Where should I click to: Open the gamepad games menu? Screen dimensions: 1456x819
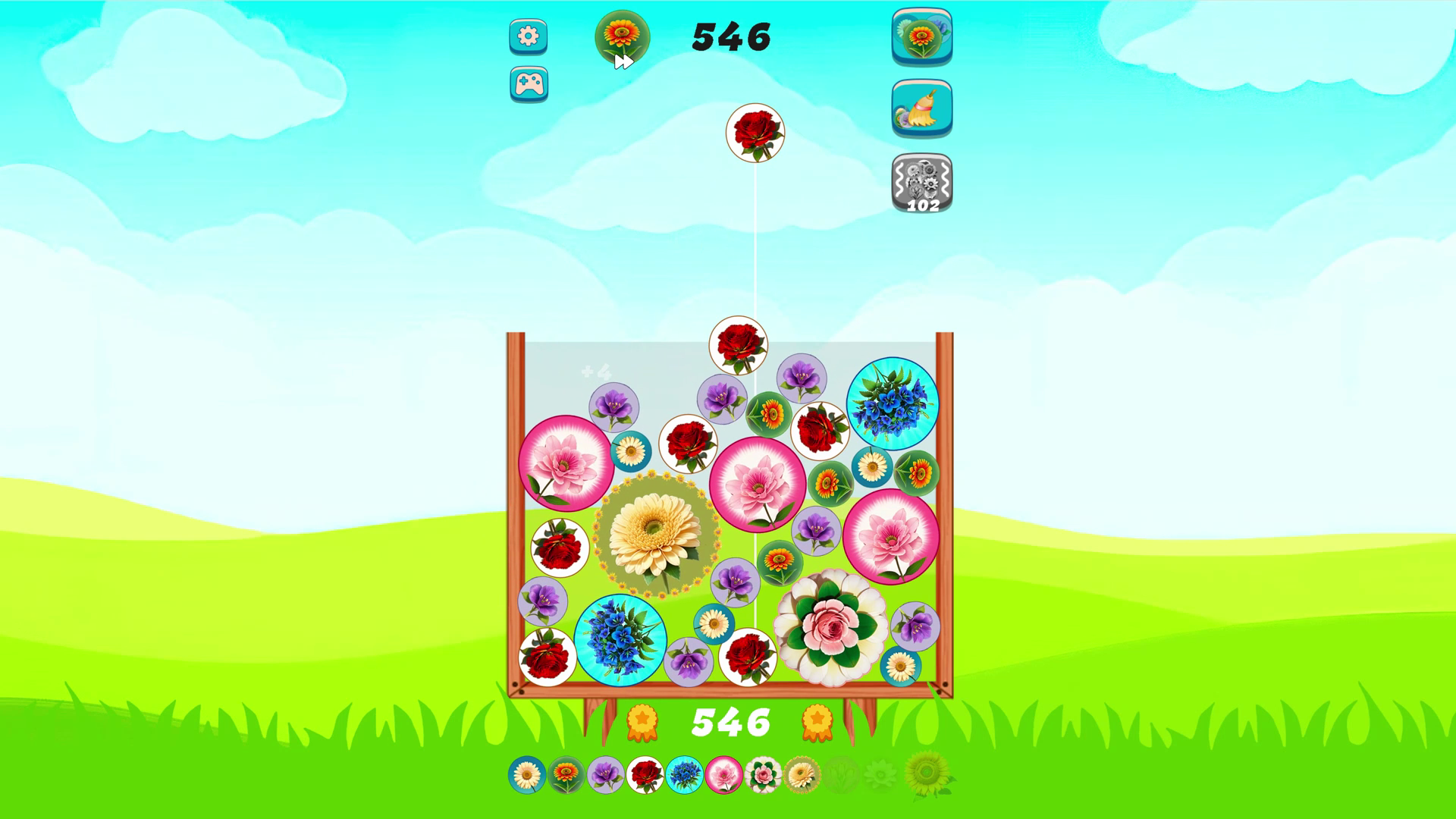point(528,83)
